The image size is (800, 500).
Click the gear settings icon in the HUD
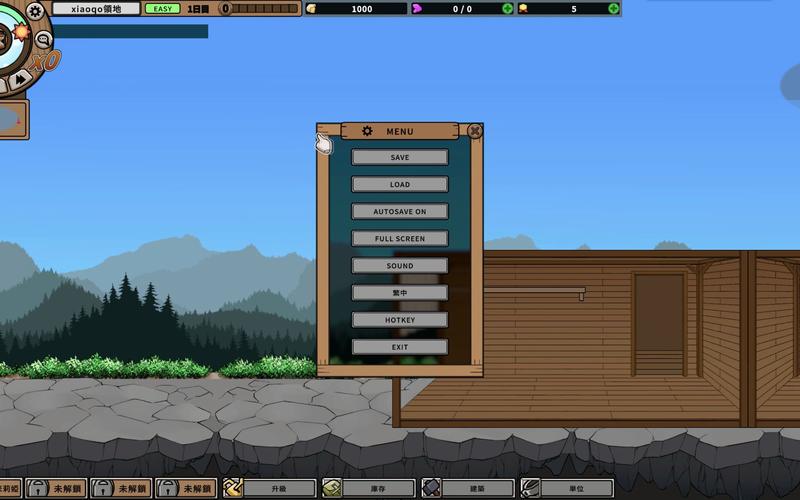(x=36, y=11)
